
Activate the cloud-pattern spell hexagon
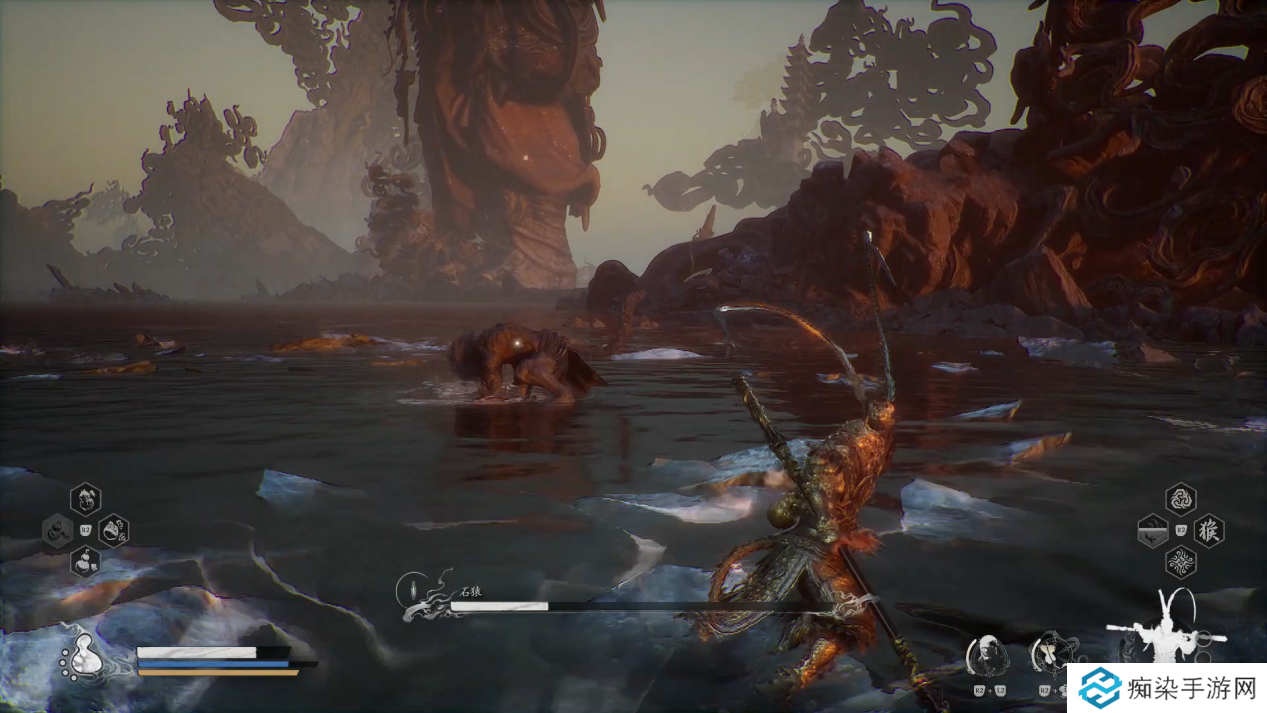tap(1181, 562)
